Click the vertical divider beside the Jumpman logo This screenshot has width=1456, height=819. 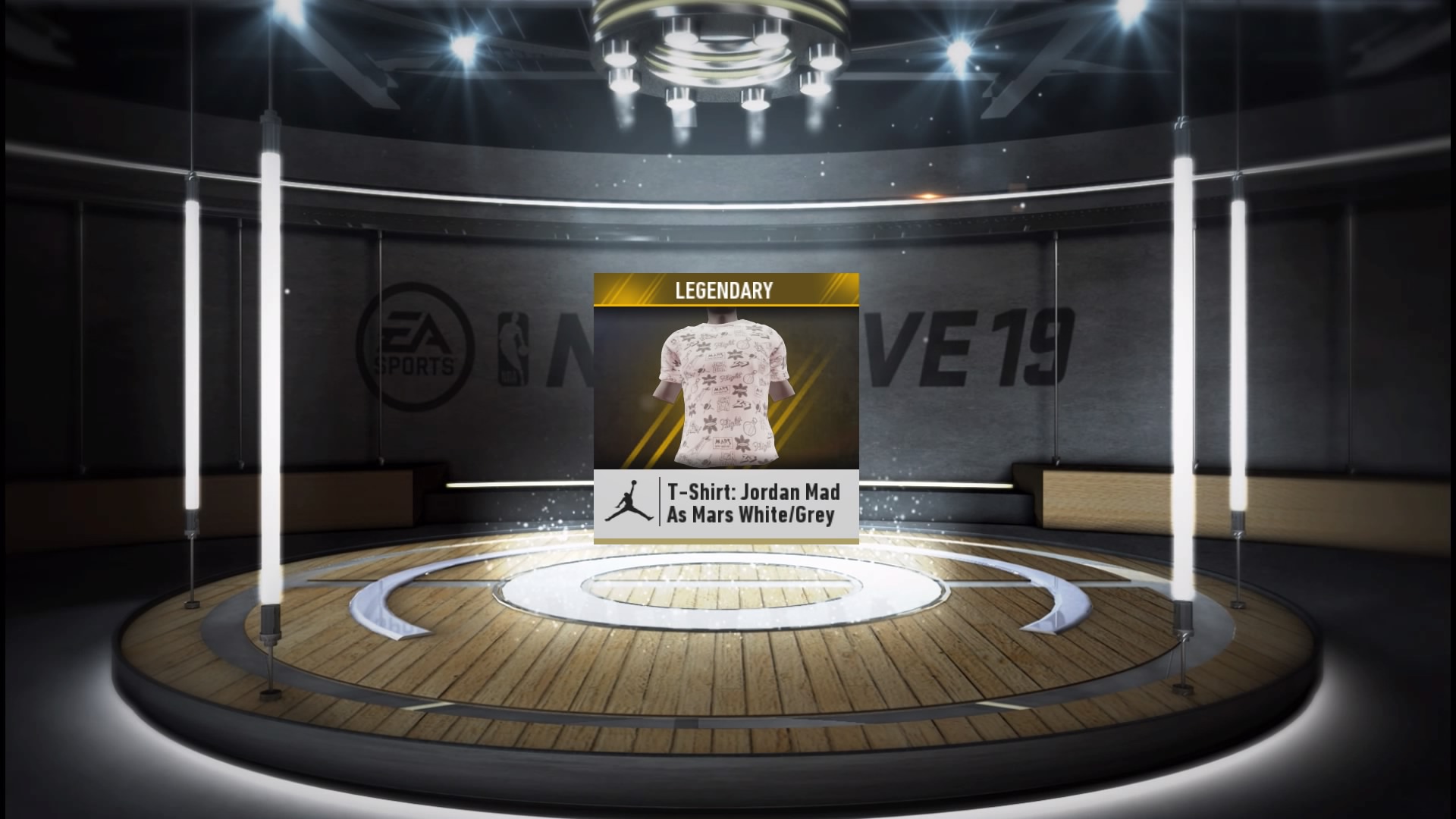pyautogui.click(x=660, y=502)
